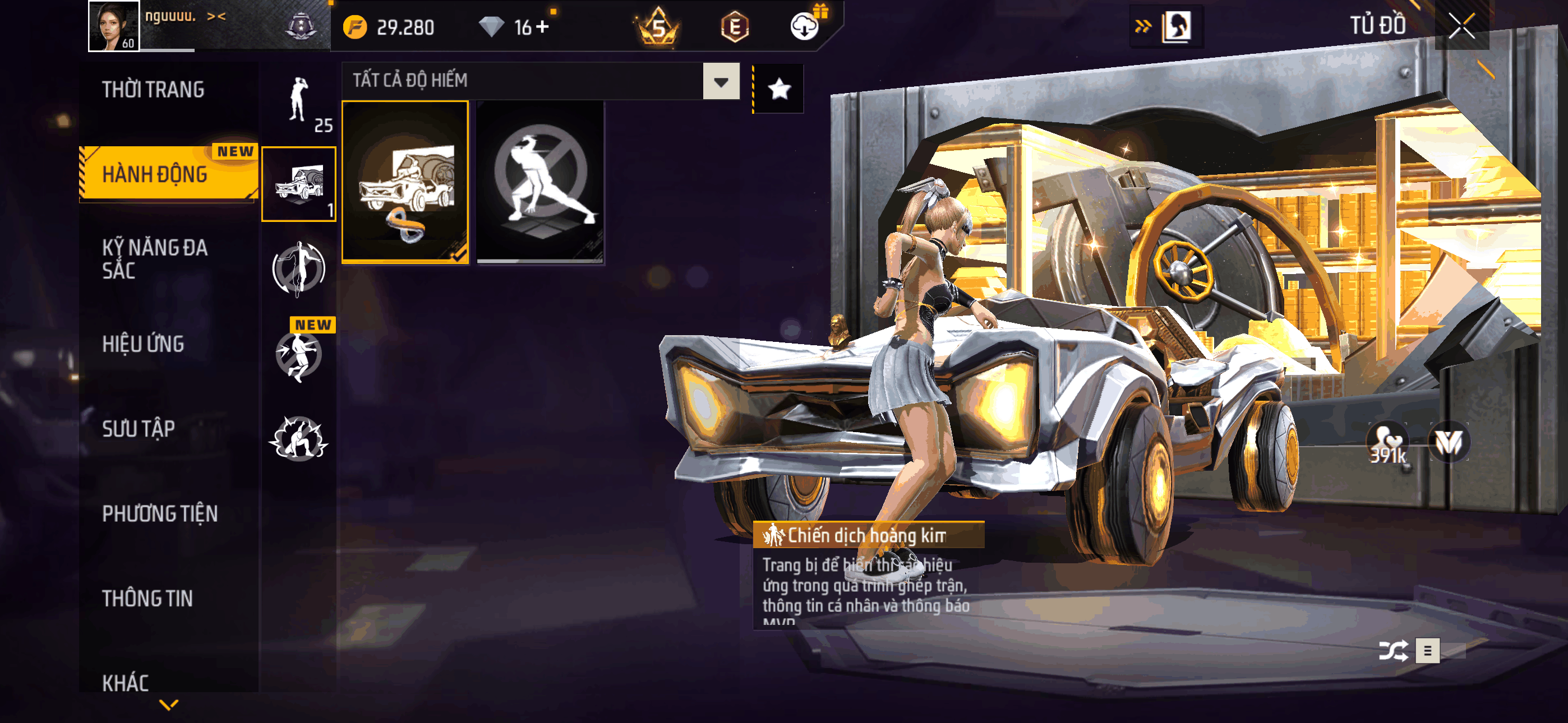1568x723 pixels.
Task: Open the Thời Trang category
Action: tap(153, 90)
